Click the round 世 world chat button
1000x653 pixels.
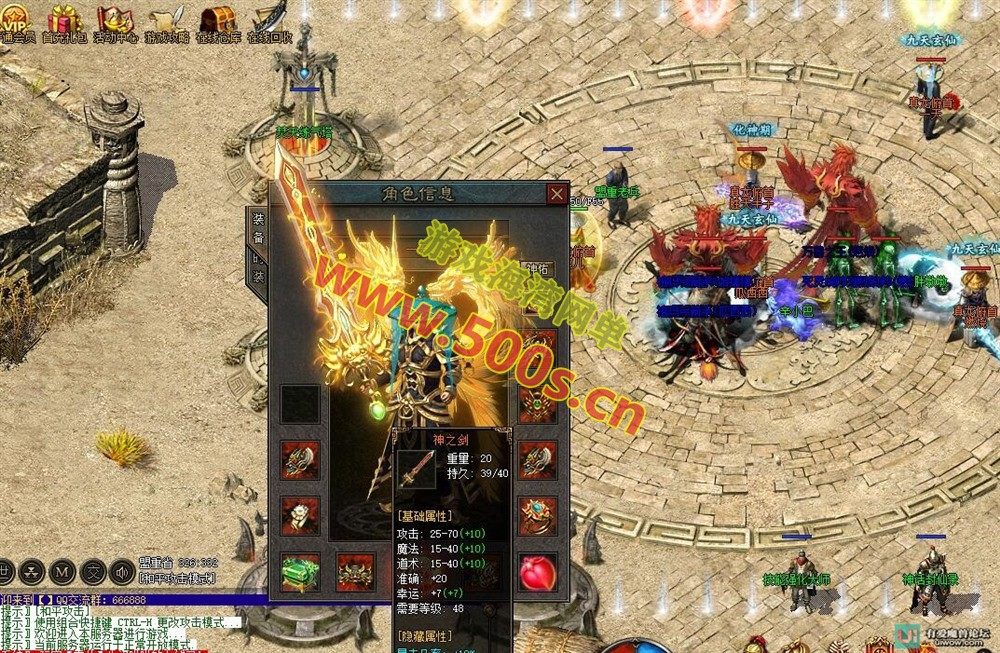(x=7, y=572)
